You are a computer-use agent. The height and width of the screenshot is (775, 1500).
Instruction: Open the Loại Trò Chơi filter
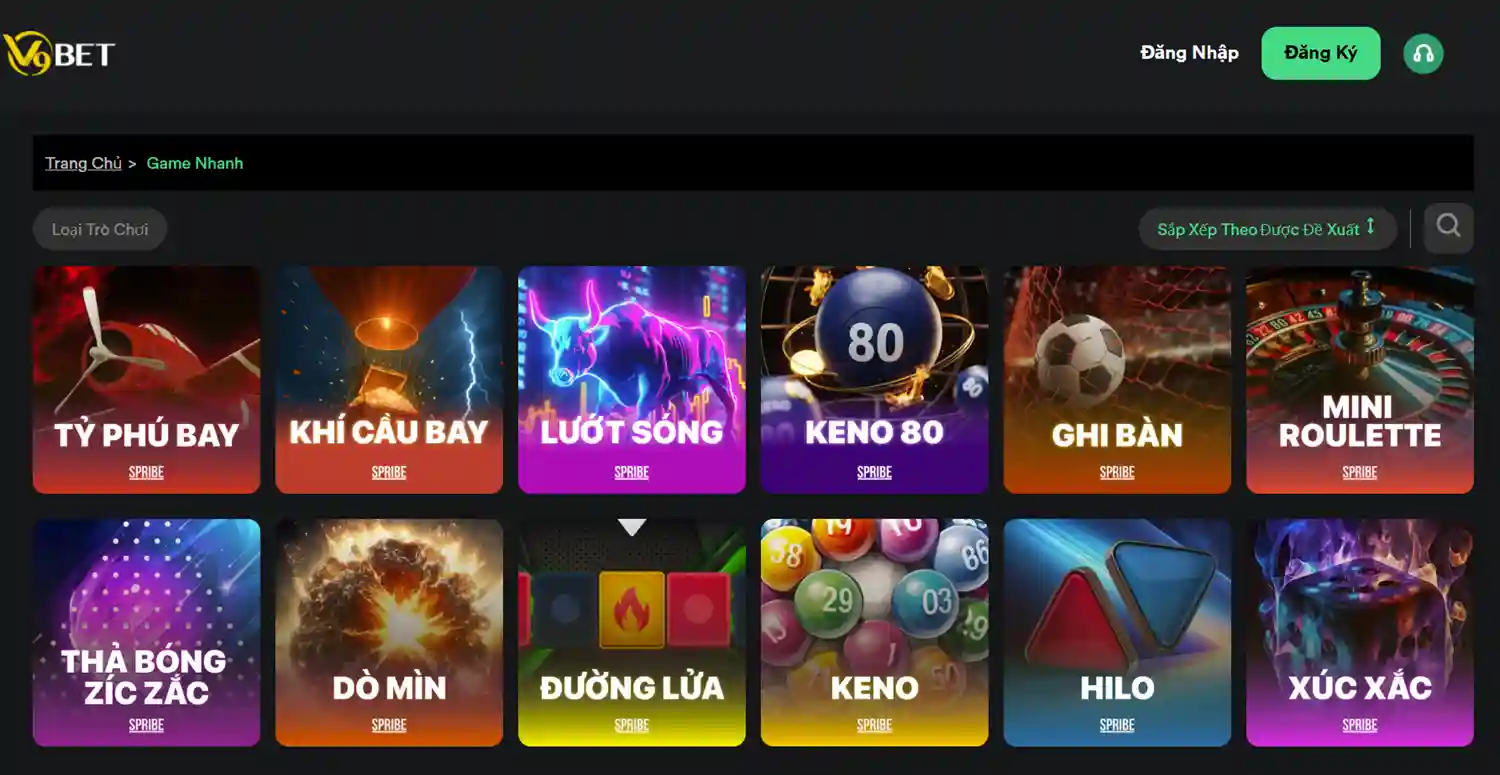click(100, 228)
